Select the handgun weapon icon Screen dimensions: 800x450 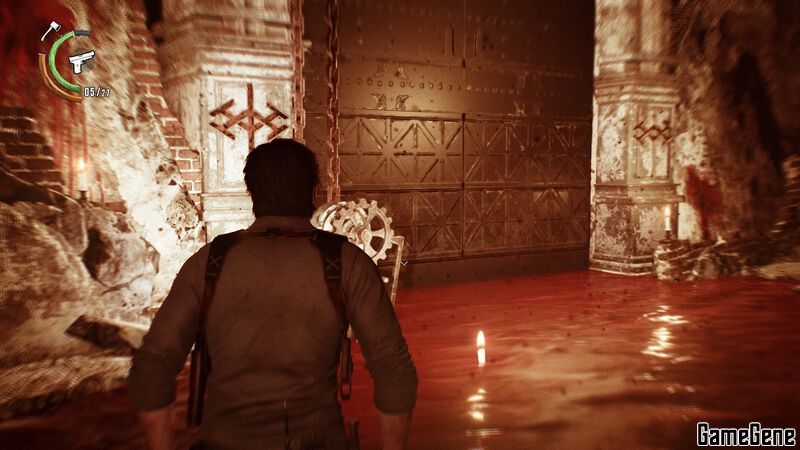pyautogui.click(x=82, y=60)
